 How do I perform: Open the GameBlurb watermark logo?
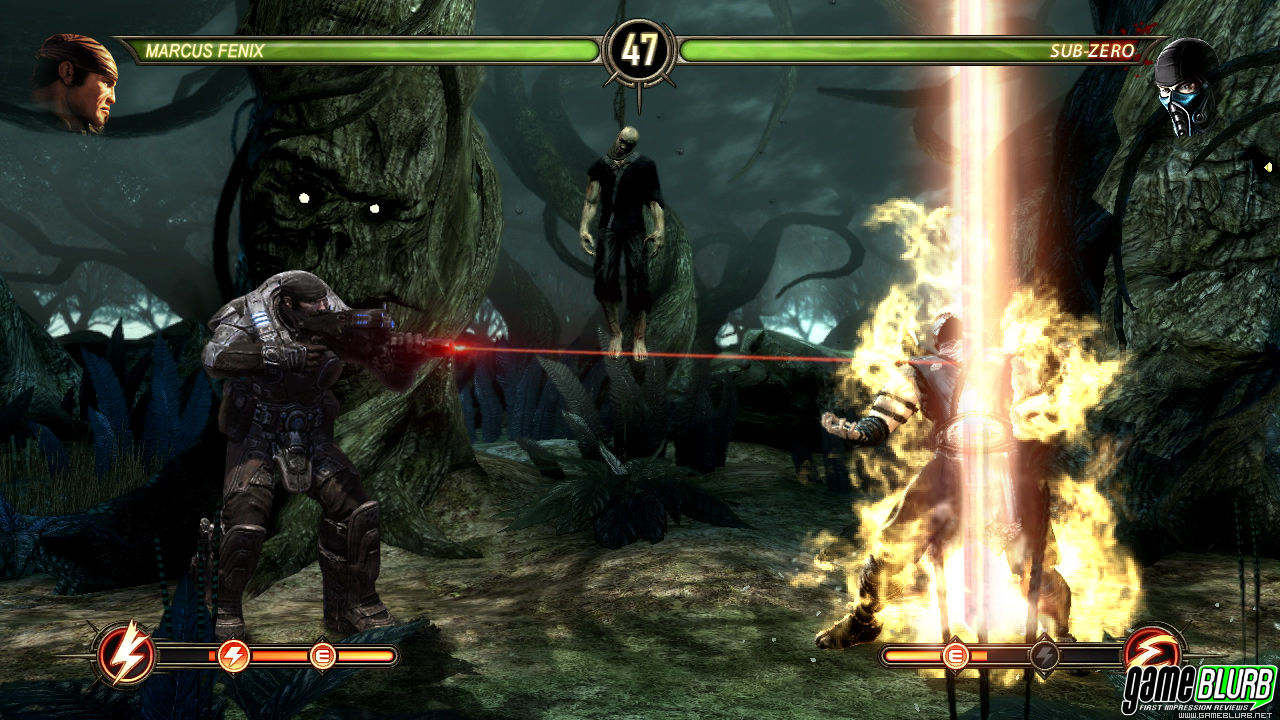1198,690
